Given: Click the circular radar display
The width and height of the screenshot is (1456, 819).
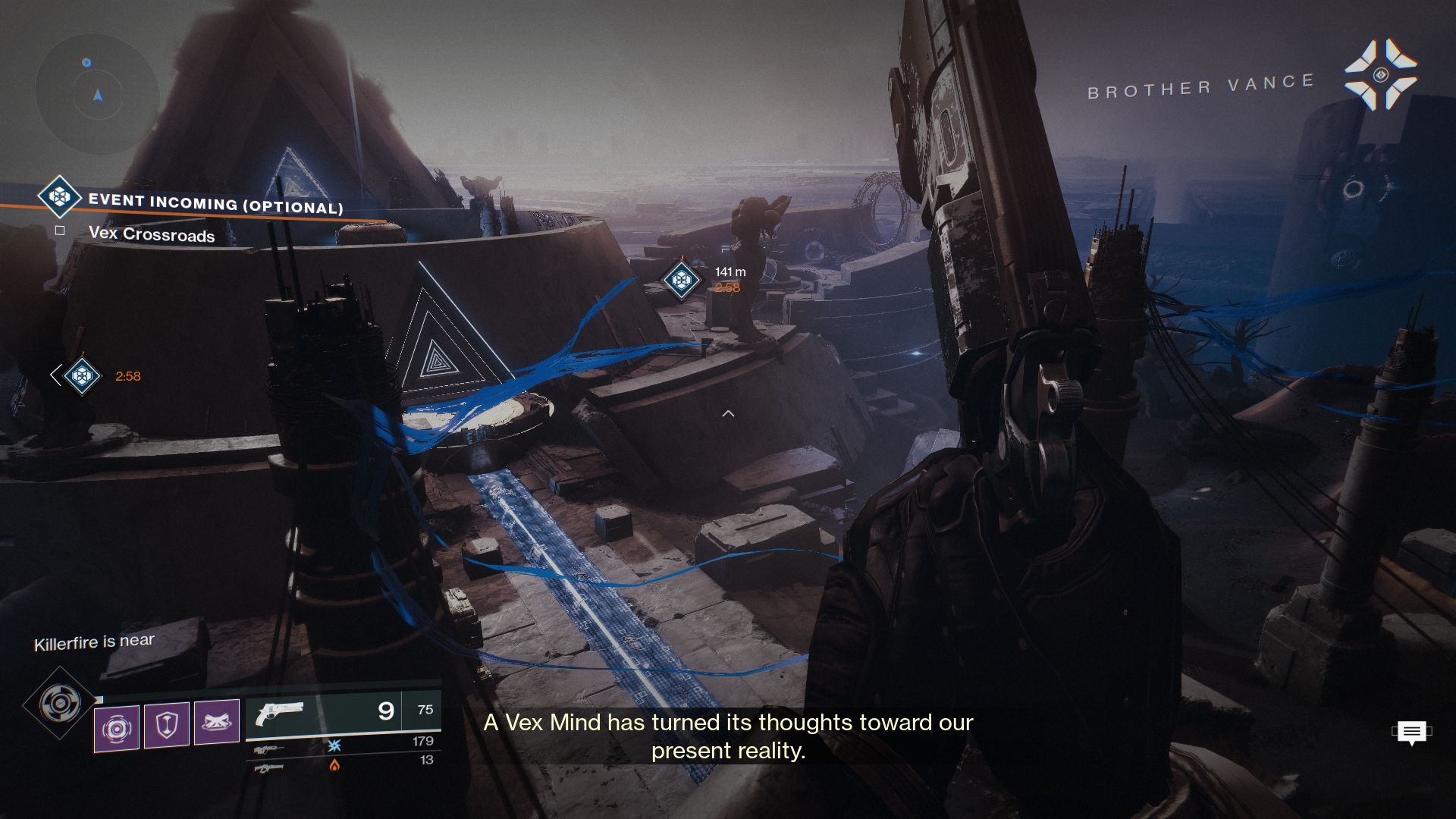Looking at the screenshot, I should click(x=97, y=94).
